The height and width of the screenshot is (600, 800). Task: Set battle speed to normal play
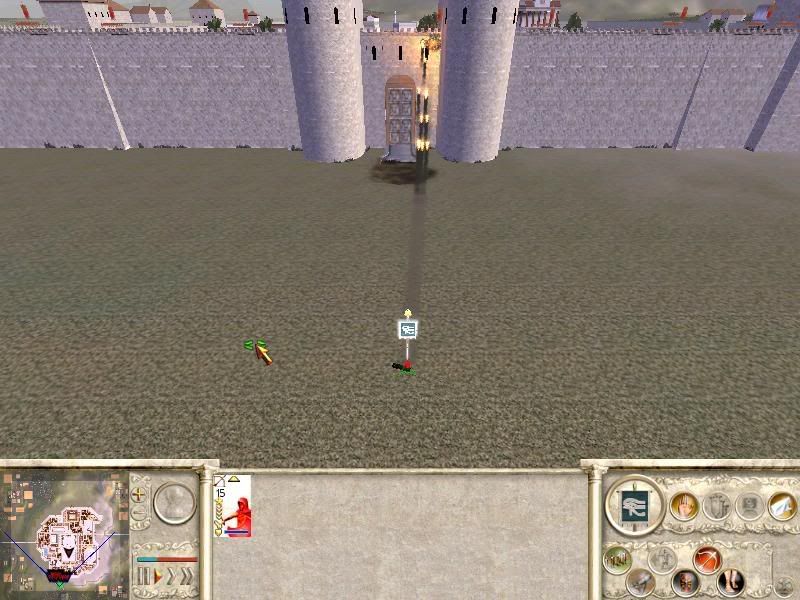pos(156,577)
